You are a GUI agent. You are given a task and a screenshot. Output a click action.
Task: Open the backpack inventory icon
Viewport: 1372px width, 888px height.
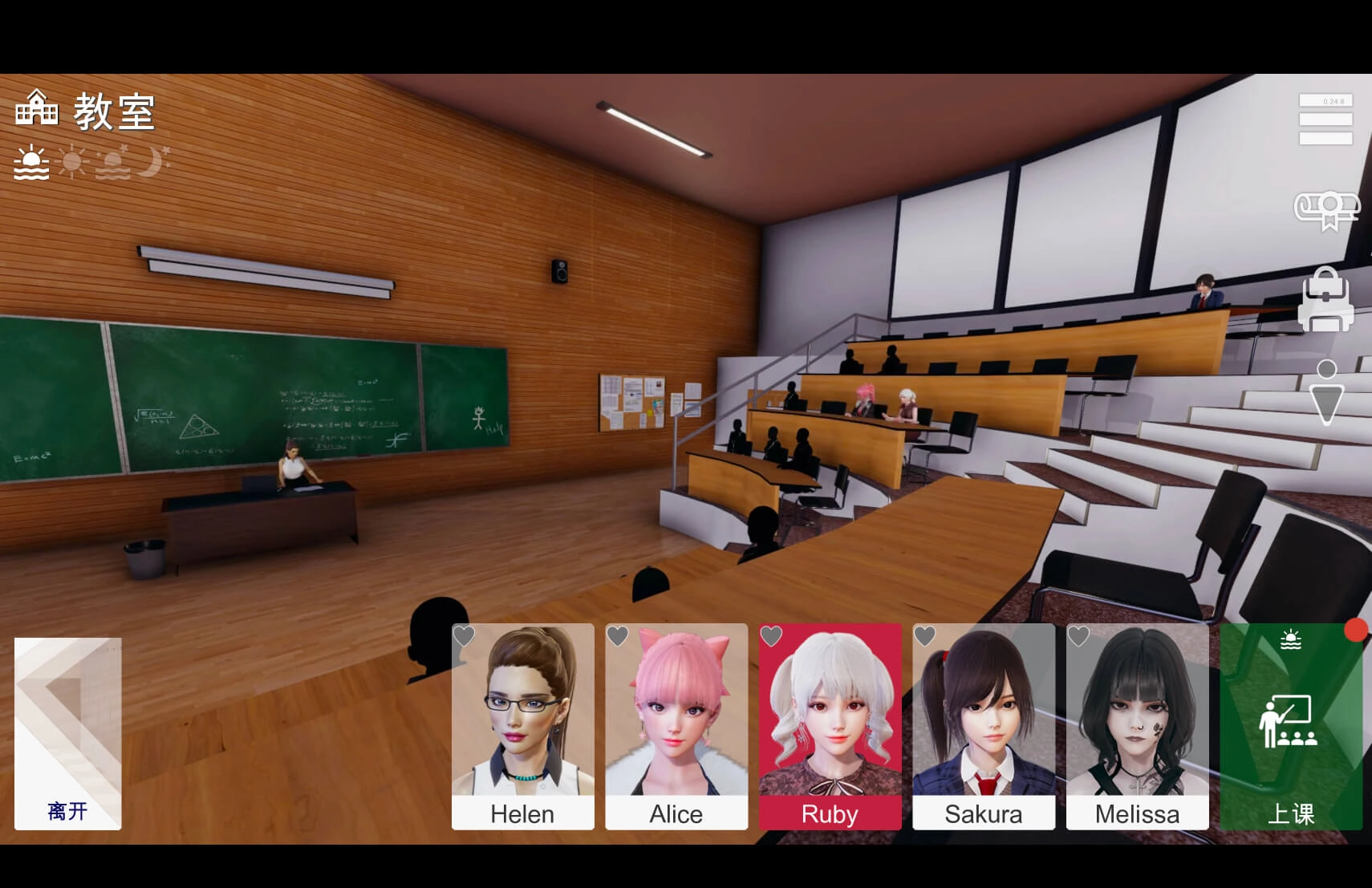[1325, 301]
